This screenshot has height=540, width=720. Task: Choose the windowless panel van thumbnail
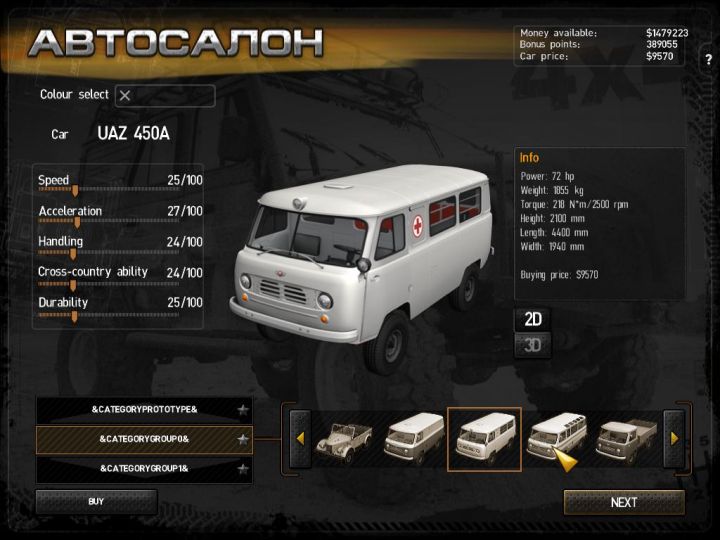pos(413,438)
